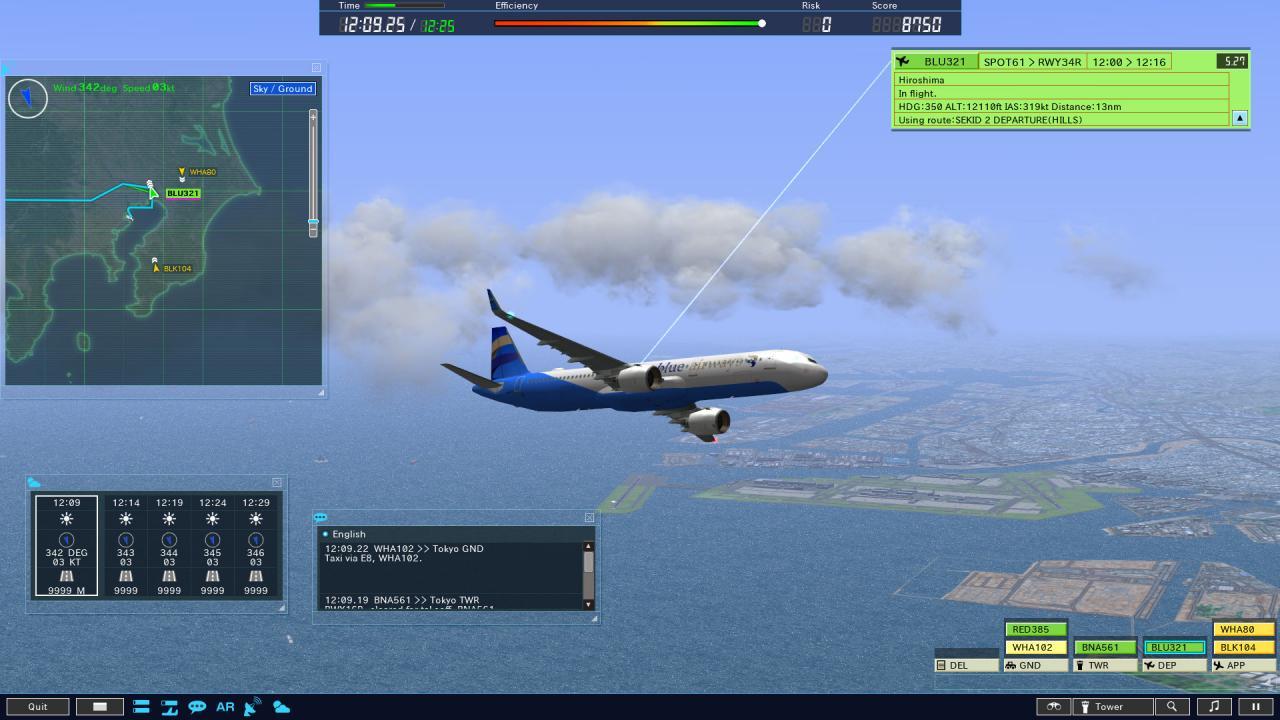Select the flight strips list icon
Image resolution: width=1280 pixels, height=720 pixels.
(142, 707)
